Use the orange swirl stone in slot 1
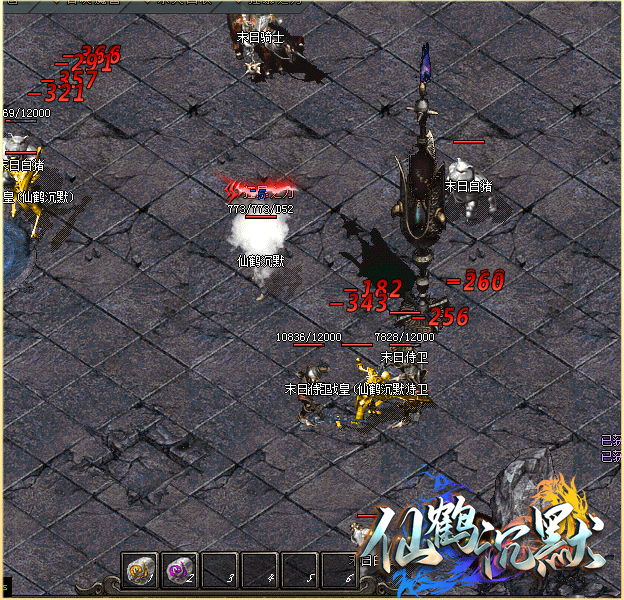Viewport: 624px width, 600px height. click(140, 570)
